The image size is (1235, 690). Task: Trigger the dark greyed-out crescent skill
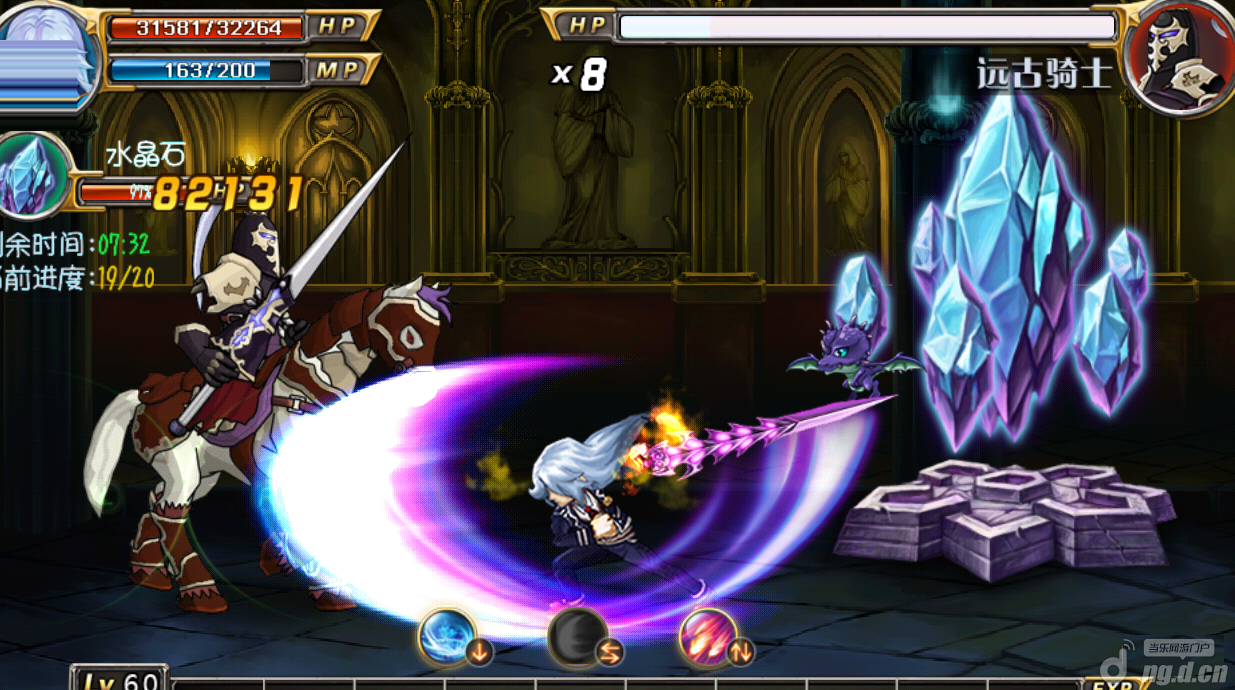coord(577,637)
